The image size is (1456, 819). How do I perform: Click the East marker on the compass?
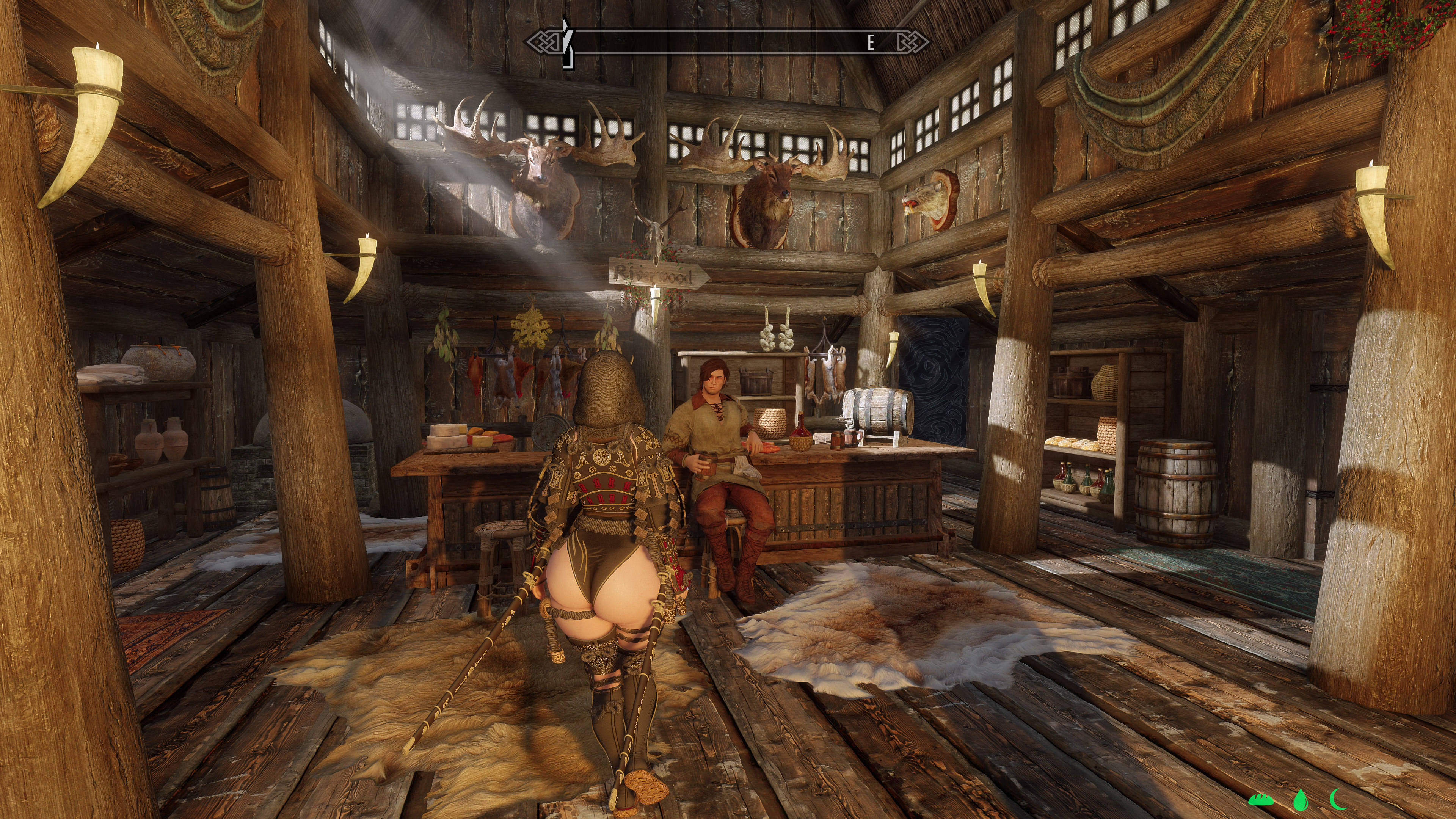point(871,42)
